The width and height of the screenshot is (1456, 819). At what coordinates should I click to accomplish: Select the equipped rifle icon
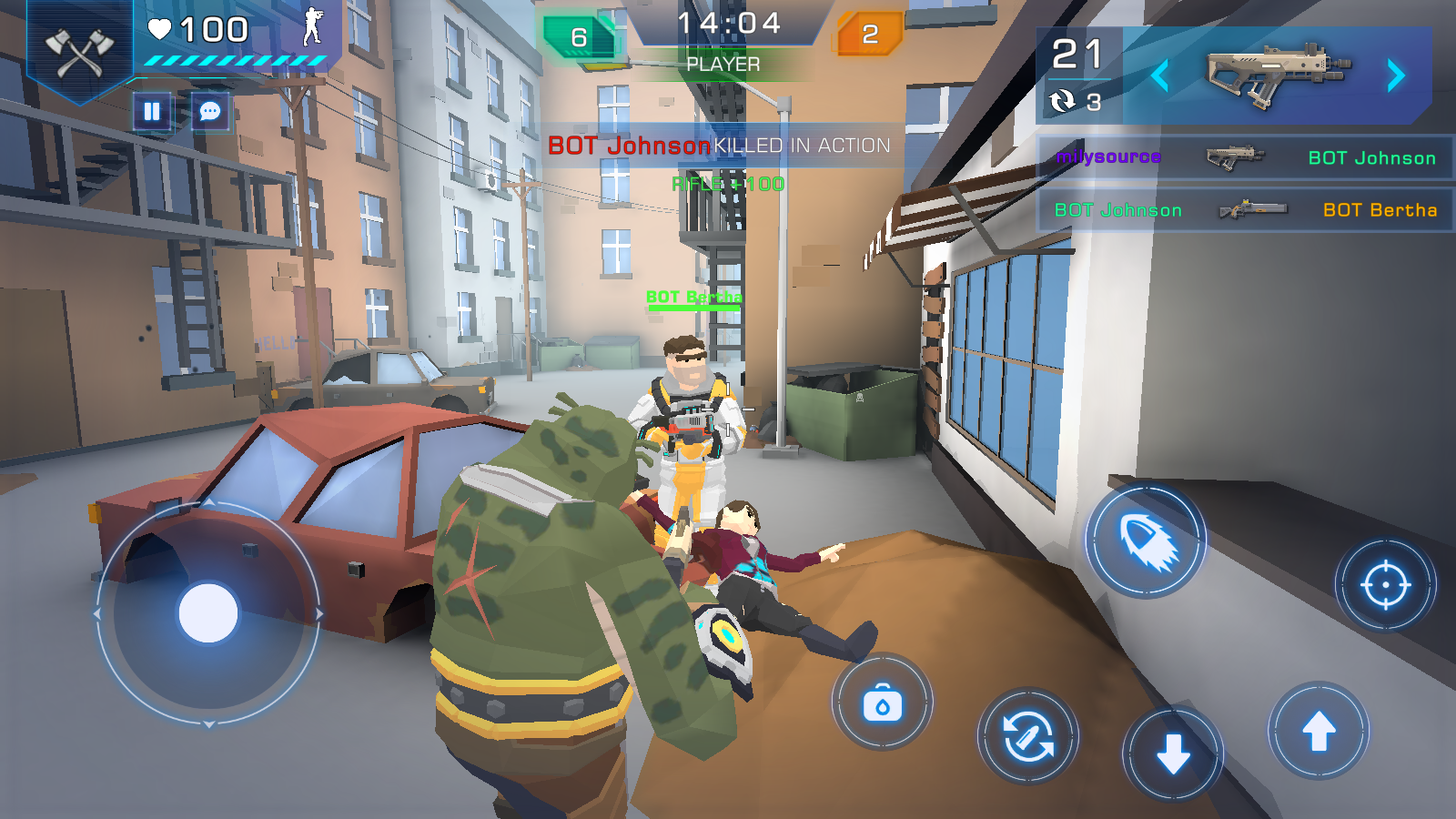[1277, 73]
